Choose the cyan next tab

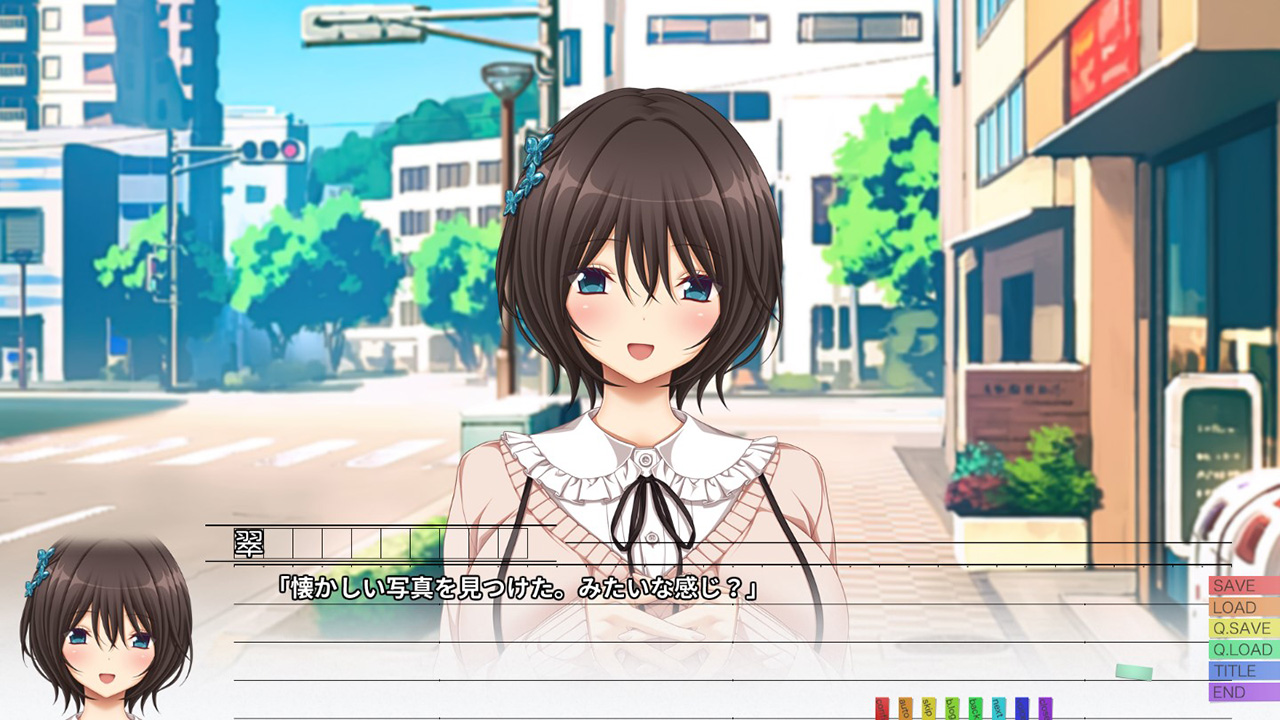999,709
